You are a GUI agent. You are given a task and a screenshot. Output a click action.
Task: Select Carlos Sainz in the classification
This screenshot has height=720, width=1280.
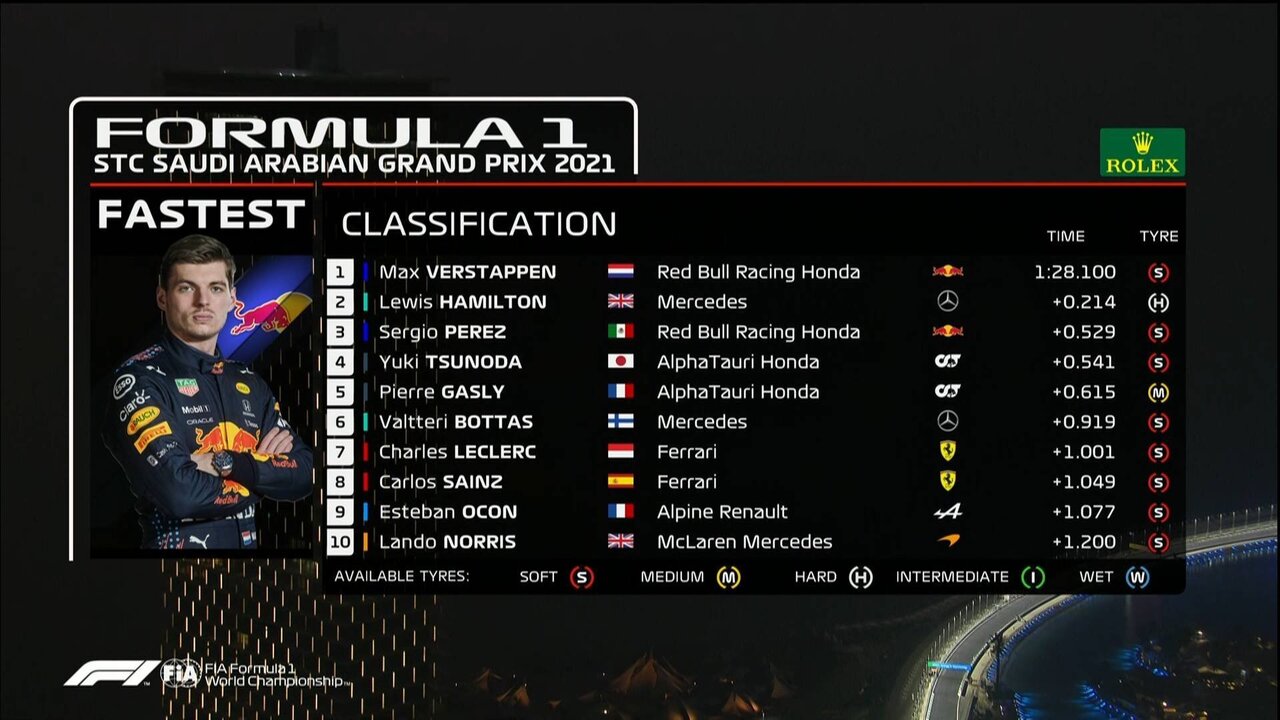[440, 482]
